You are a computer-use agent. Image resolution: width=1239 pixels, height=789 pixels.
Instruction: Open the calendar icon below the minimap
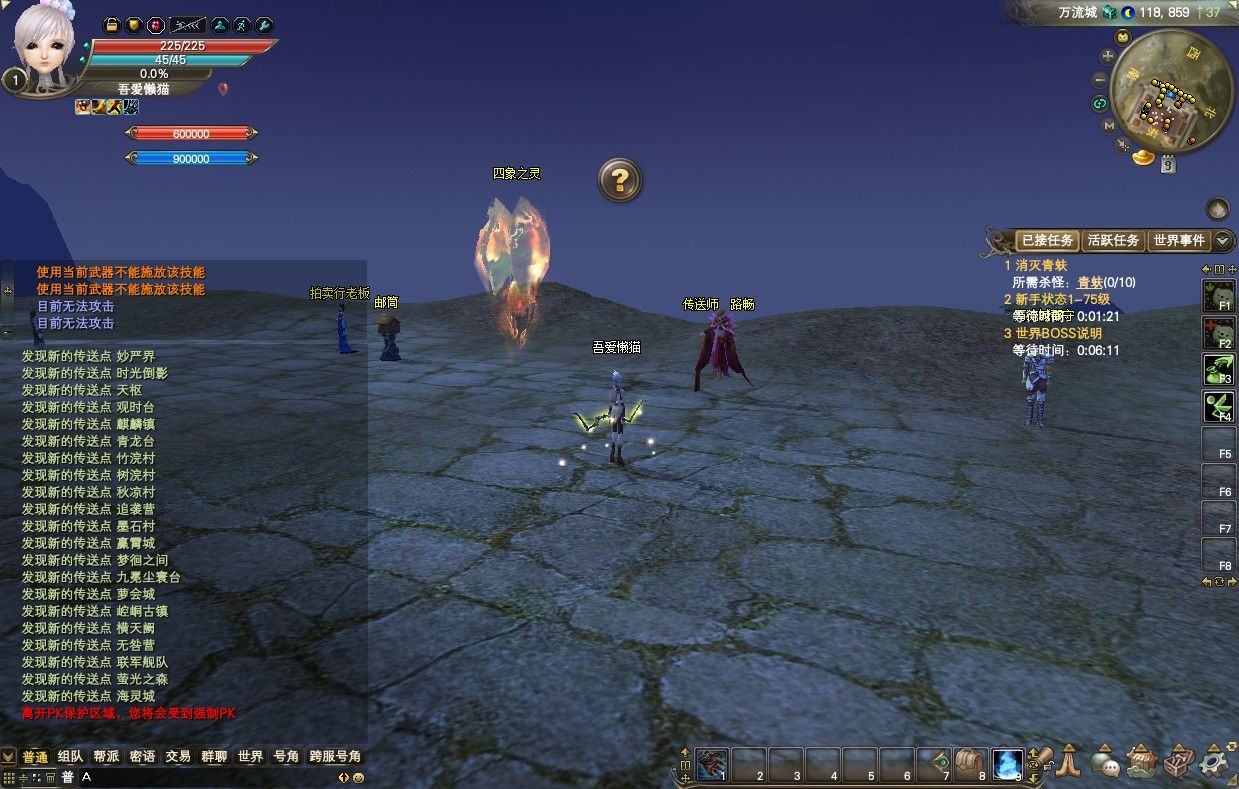pos(1168,166)
